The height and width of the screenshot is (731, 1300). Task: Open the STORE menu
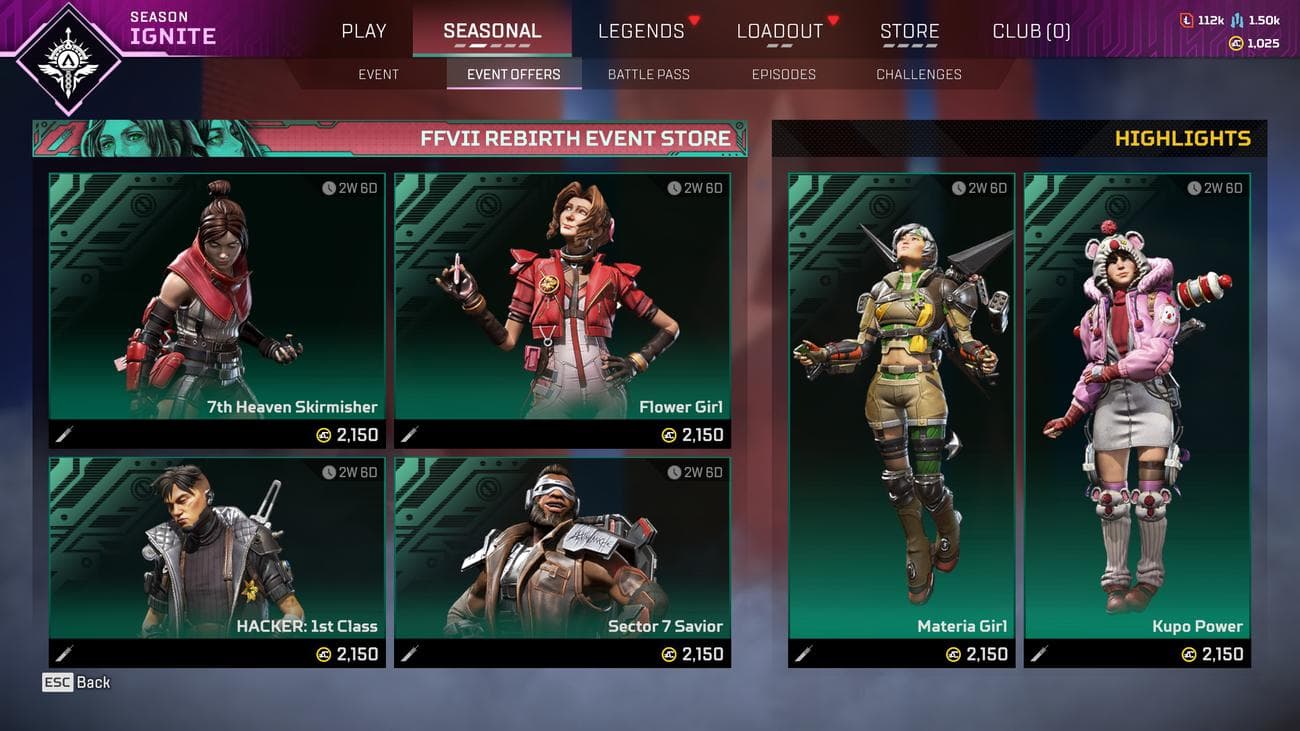909,31
